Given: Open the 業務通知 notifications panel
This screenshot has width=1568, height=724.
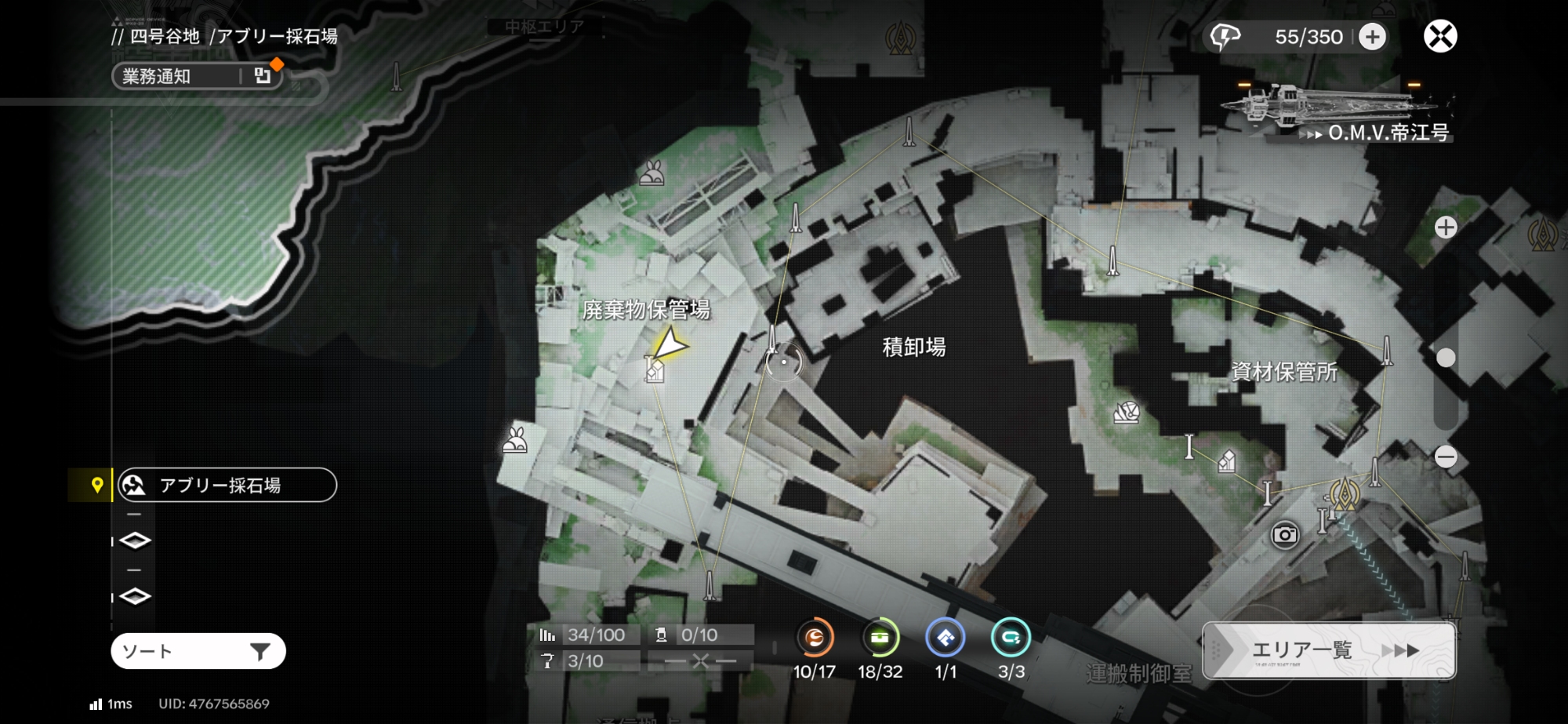Looking at the screenshot, I should click(198, 76).
